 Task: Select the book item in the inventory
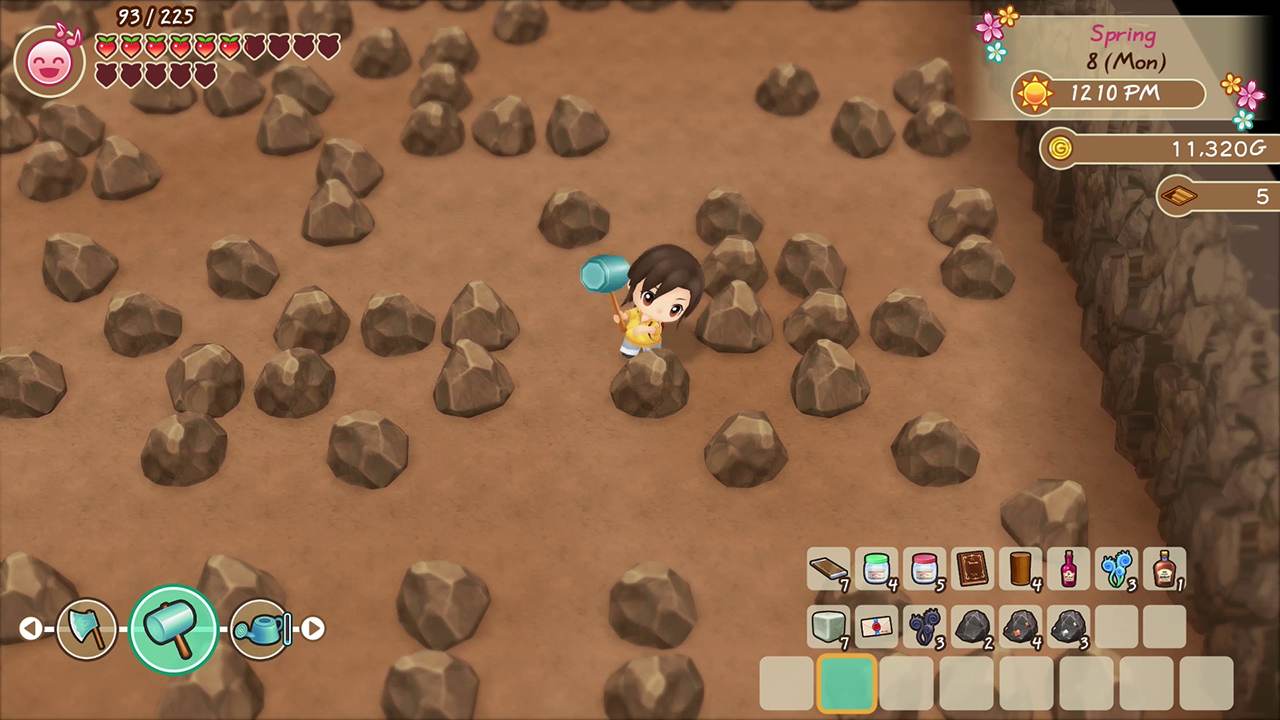pyautogui.click(x=973, y=570)
